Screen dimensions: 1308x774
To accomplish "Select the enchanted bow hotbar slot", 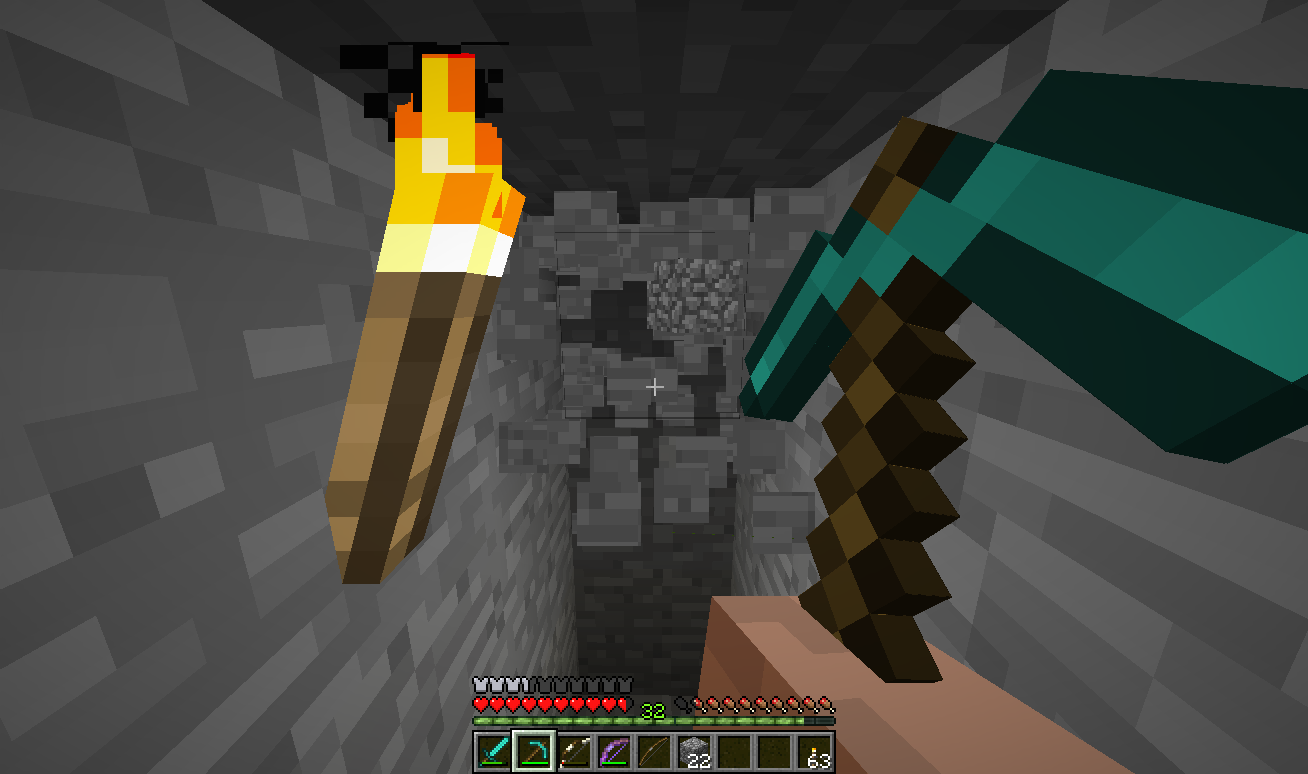I will coord(612,750).
